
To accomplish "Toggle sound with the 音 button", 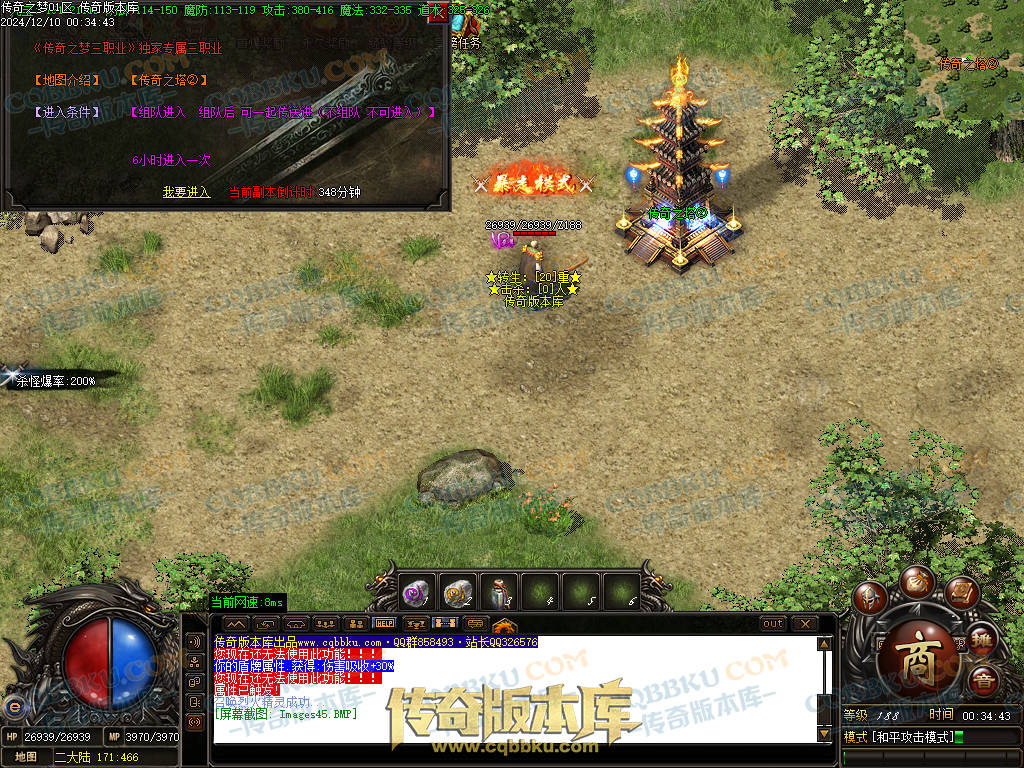I will click(982, 681).
